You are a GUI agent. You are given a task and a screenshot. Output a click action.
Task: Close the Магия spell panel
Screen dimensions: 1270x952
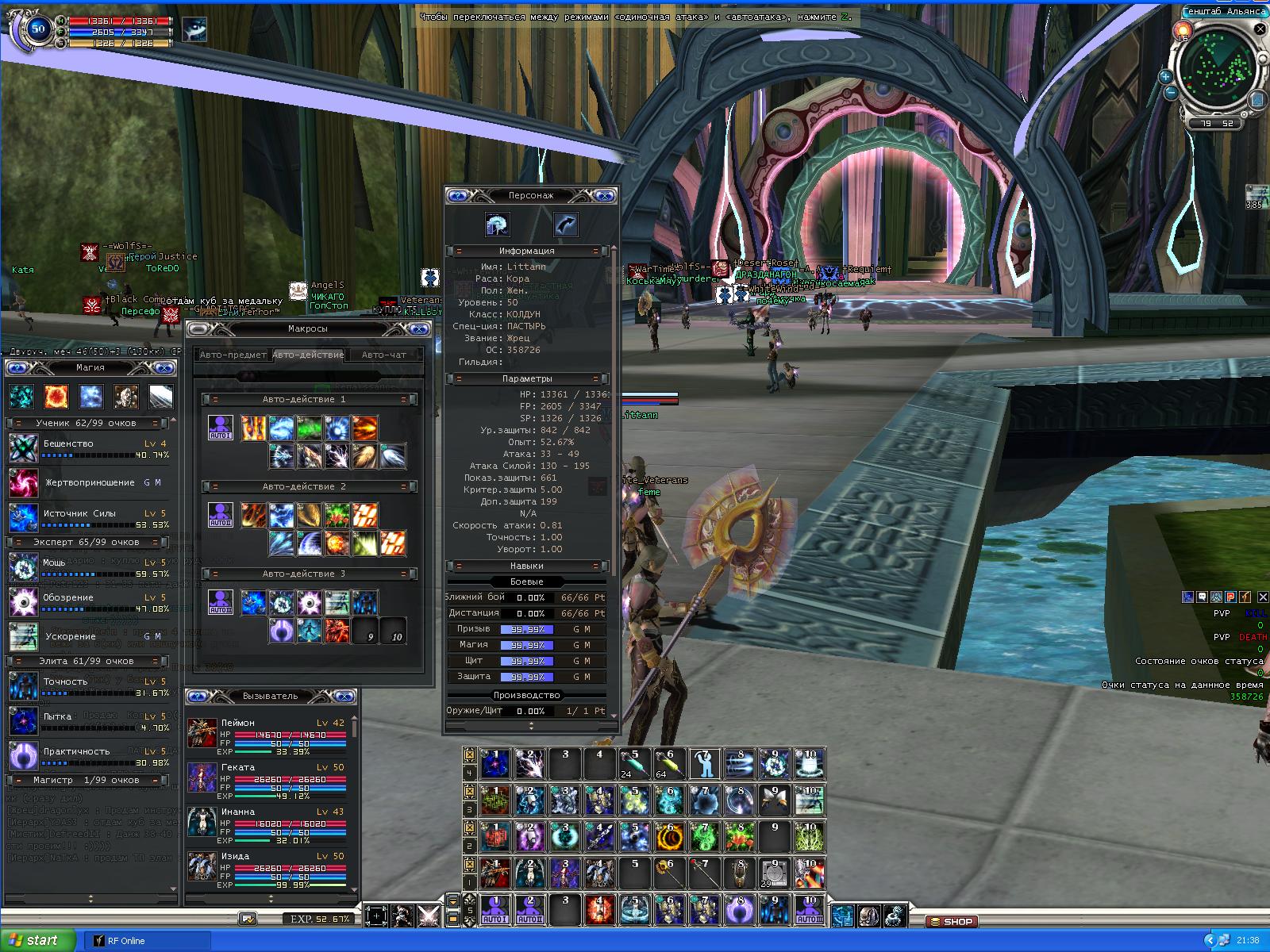coord(164,368)
